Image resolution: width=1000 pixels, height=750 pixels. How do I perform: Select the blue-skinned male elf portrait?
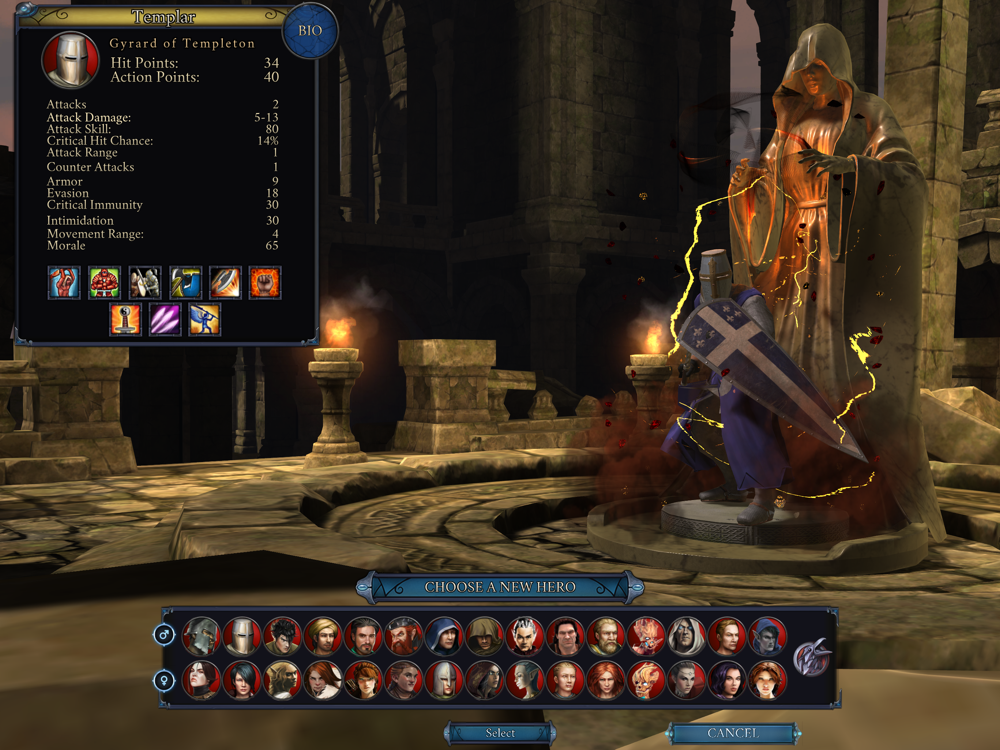point(768,636)
